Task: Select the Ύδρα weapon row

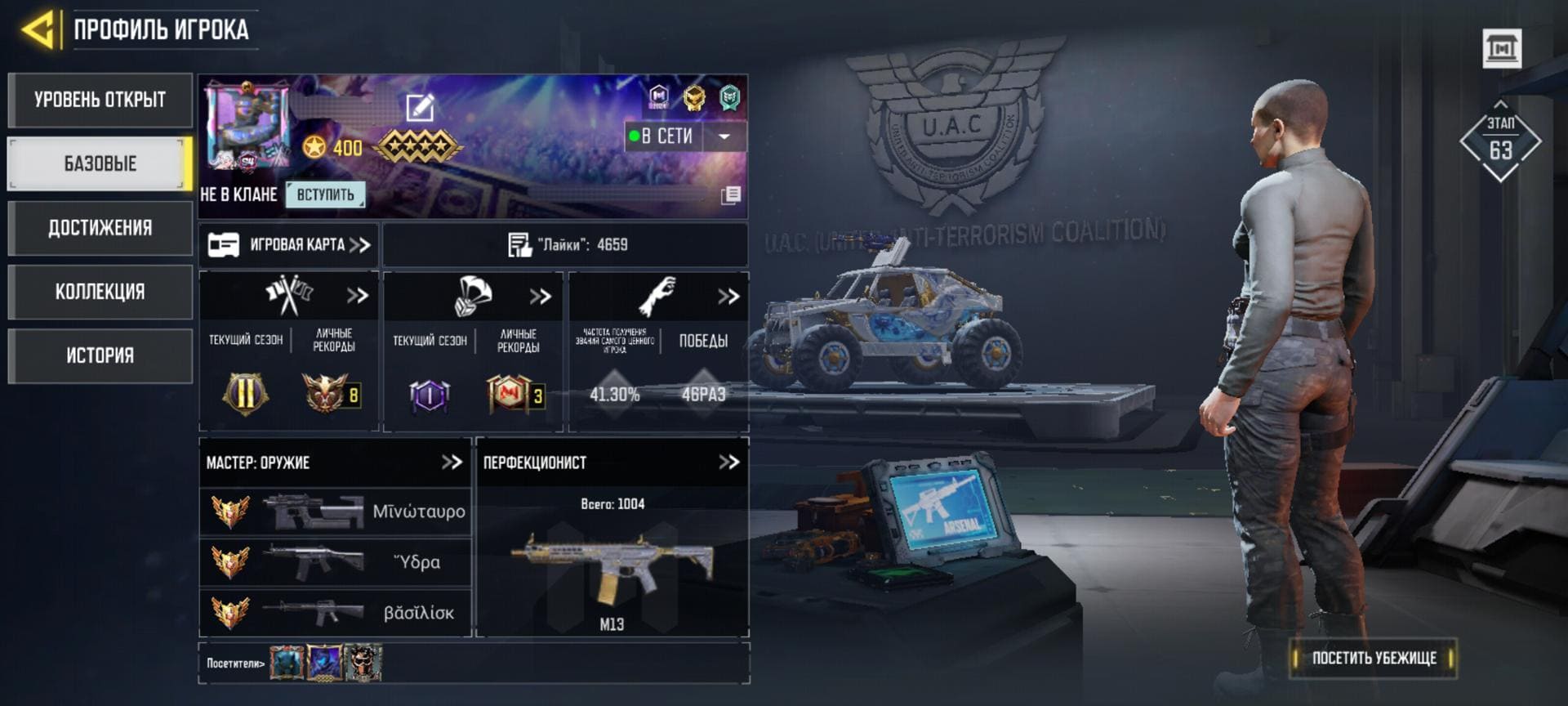Action: click(x=336, y=562)
